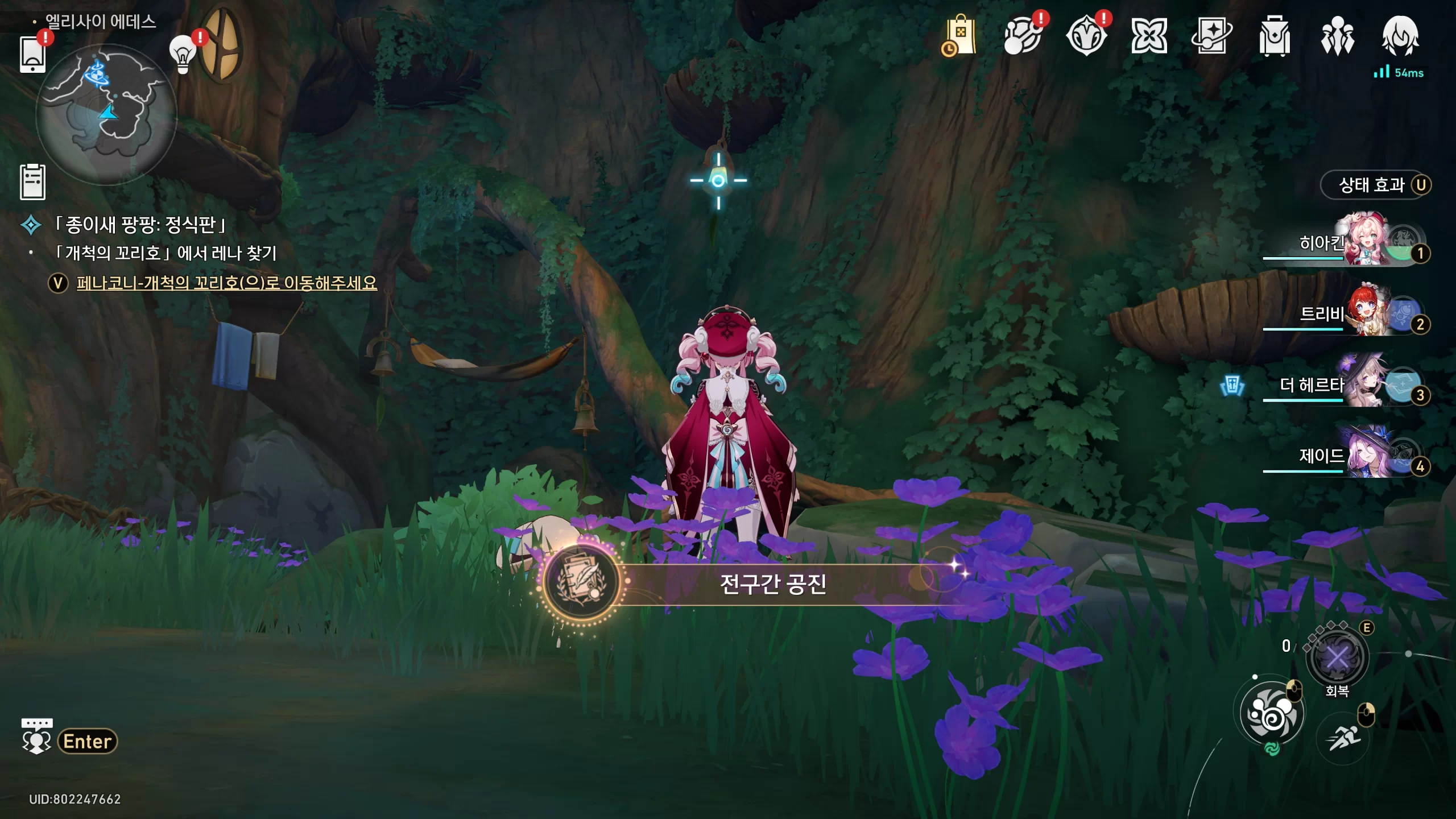Image resolution: width=1456 pixels, height=819 pixels.
Task: Open the shield-shaped emblem icon
Action: pyautogui.click(x=1086, y=36)
